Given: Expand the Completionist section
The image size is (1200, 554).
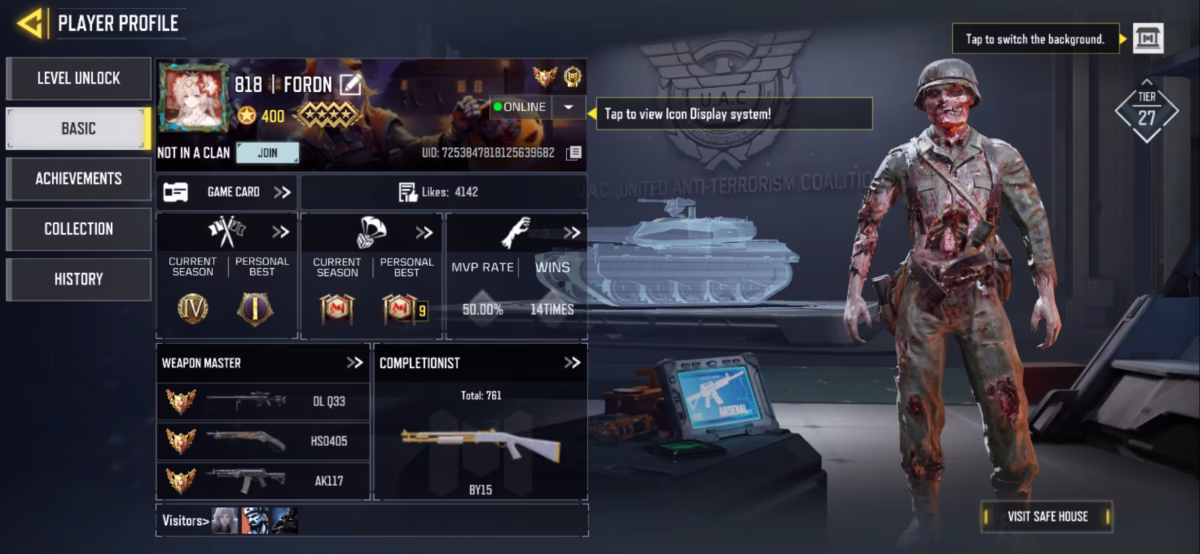Looking at the screenshot, I should pos(572,363).
